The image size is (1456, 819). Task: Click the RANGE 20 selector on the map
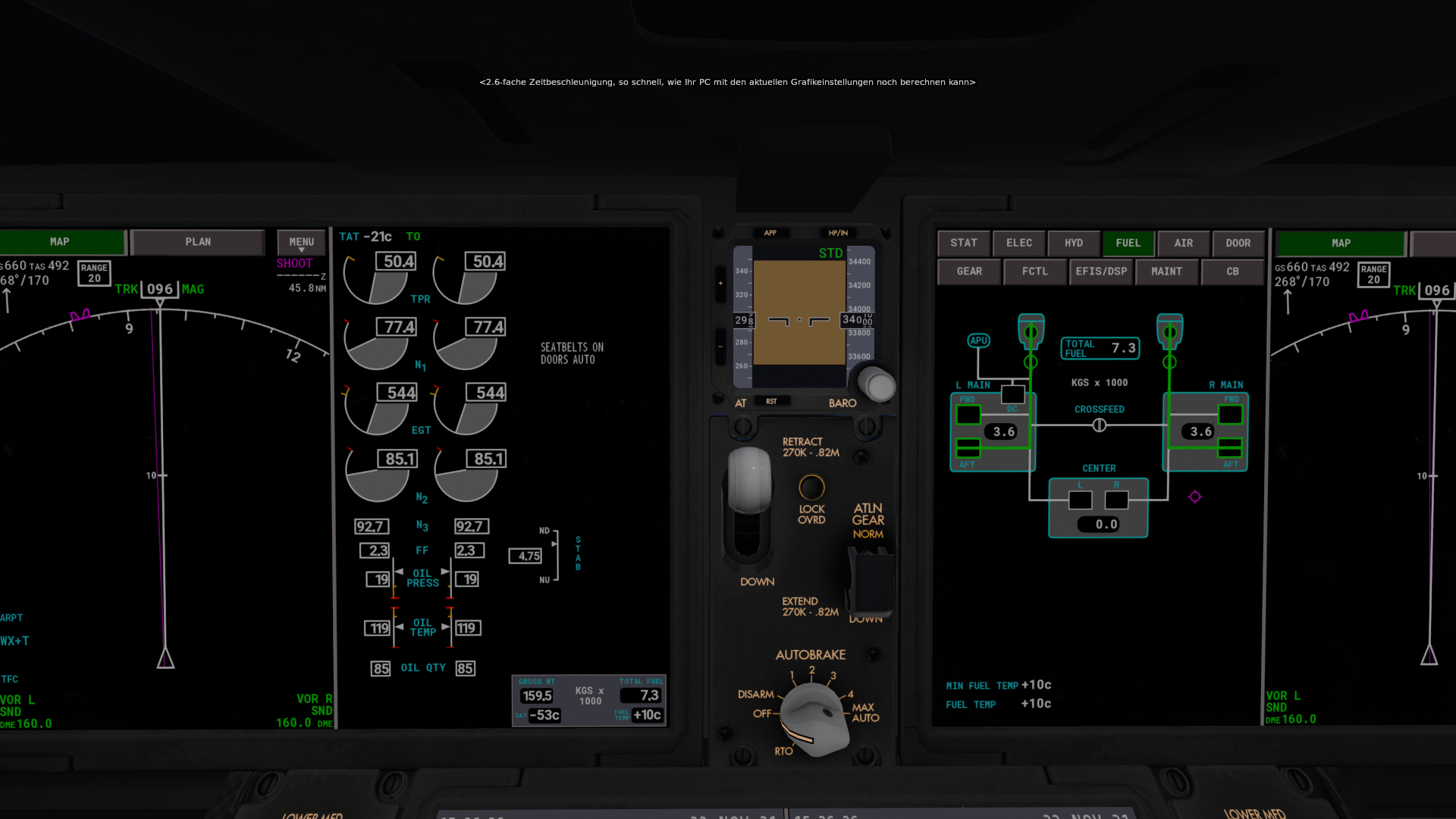click(93, 273)
